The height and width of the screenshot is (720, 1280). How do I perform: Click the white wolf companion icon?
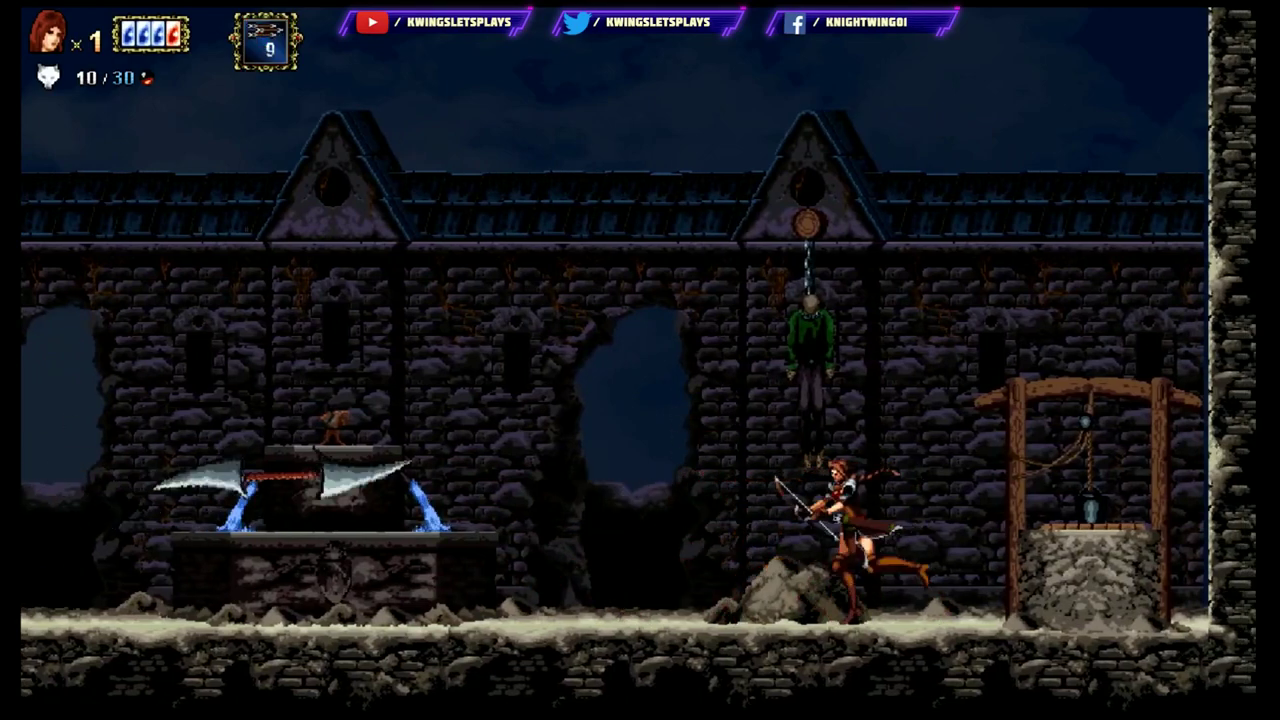(x=48, y=77)
